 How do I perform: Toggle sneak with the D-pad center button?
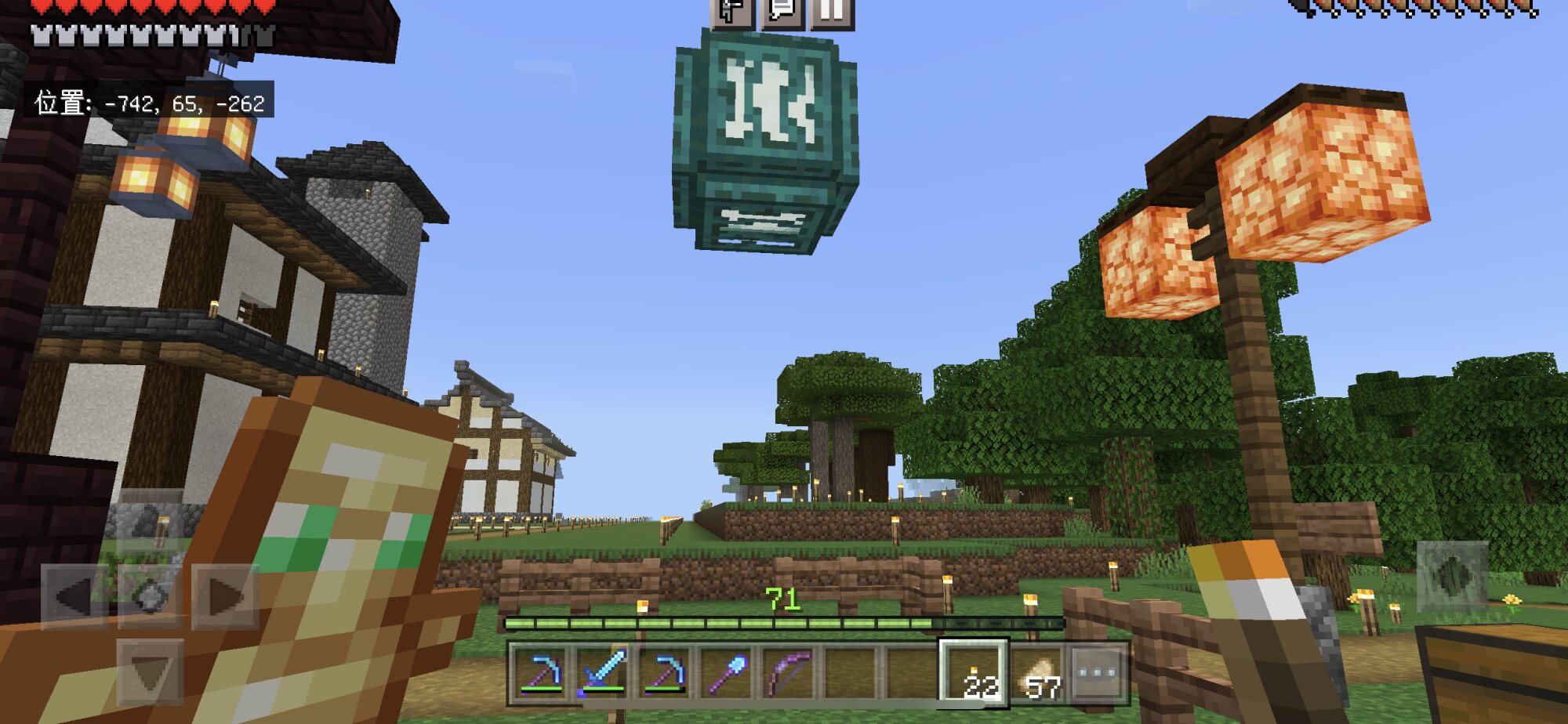[x=150, y=597]
